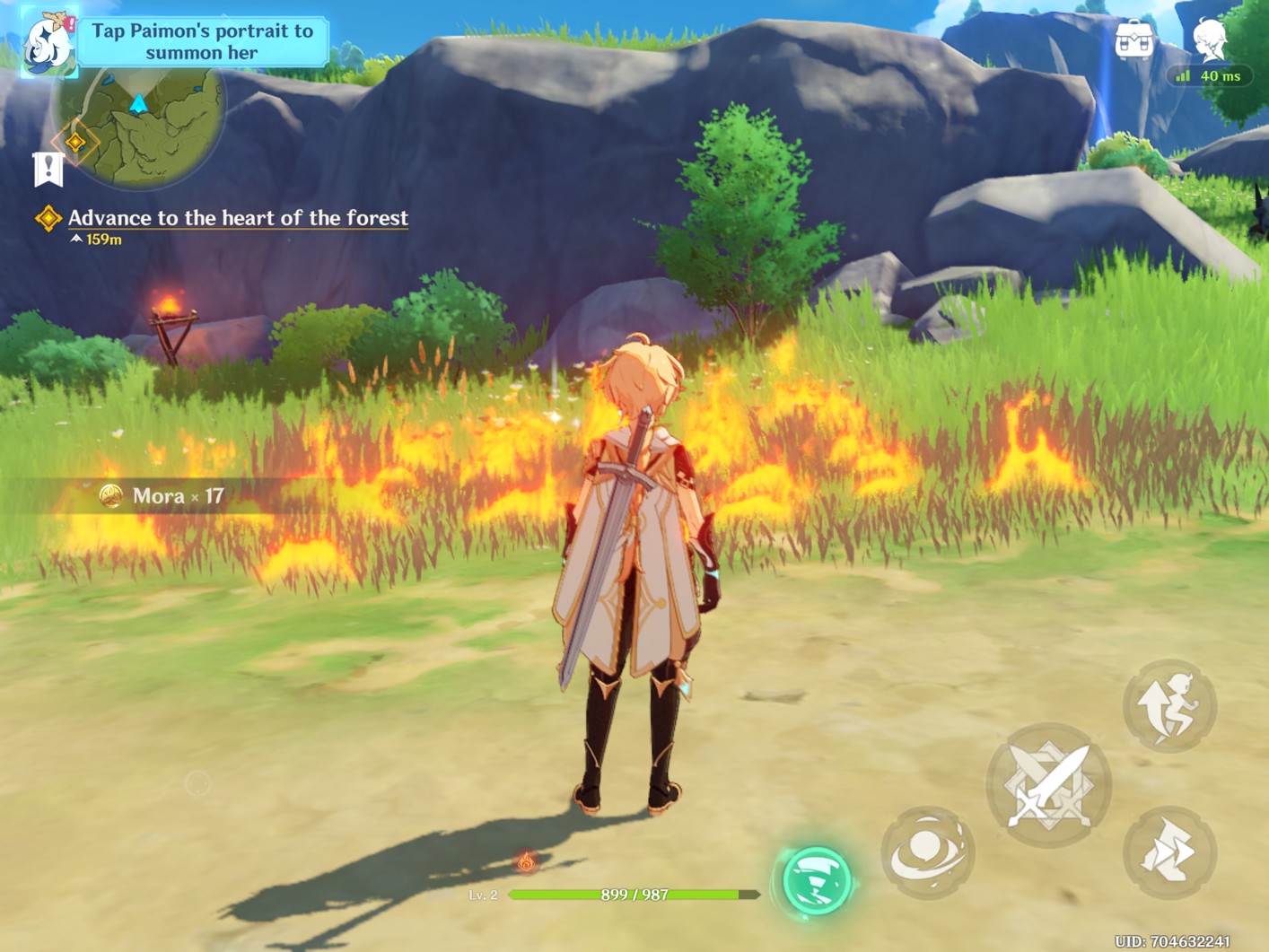Open the backpack inventory
Screen dimensions: 1269x952
click(x=1133, y=41)
